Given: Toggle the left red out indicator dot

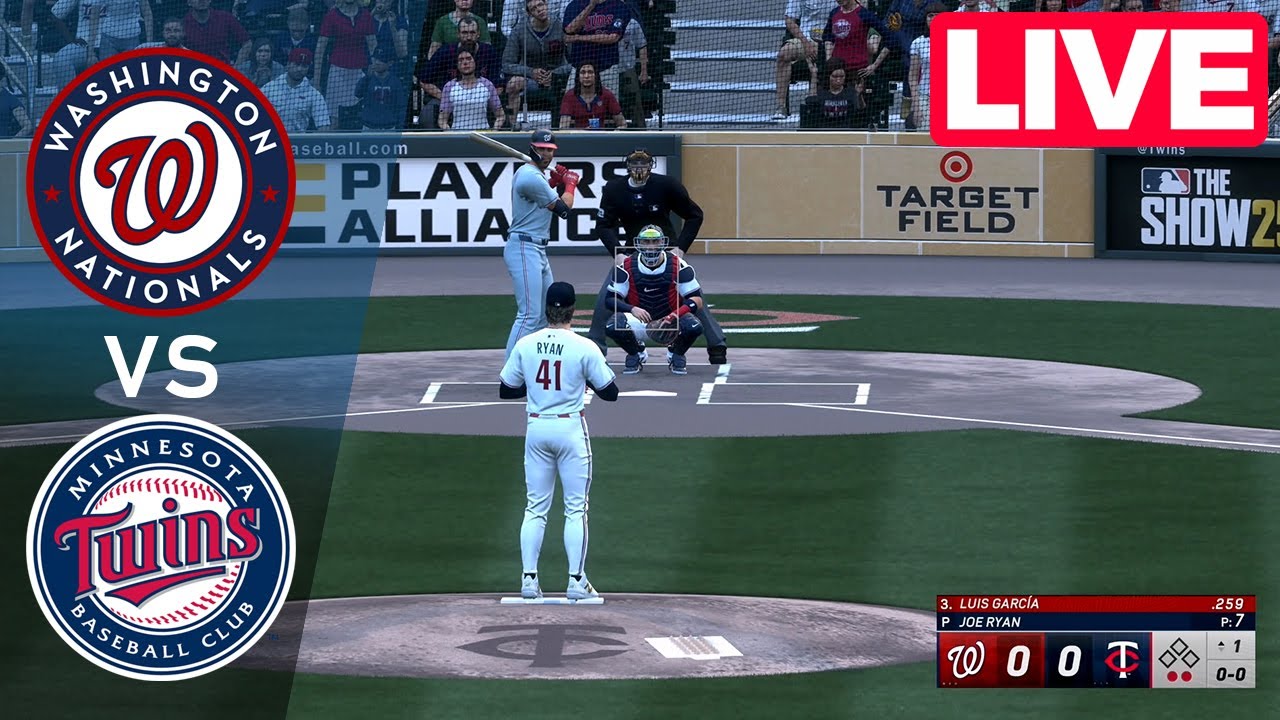Looking at the screenshot, I should tap(1172, 675).
